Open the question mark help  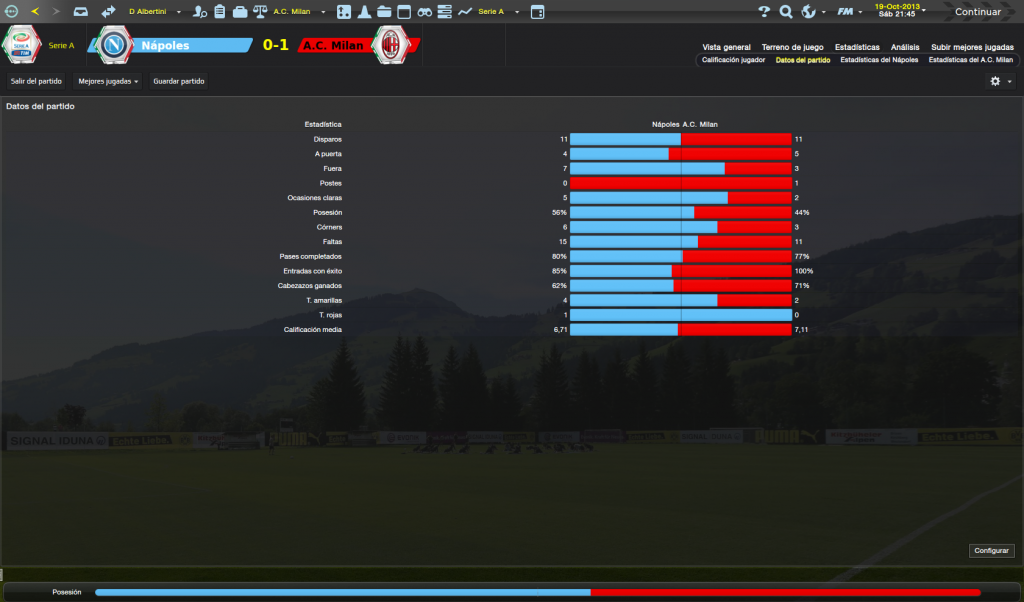765,12
